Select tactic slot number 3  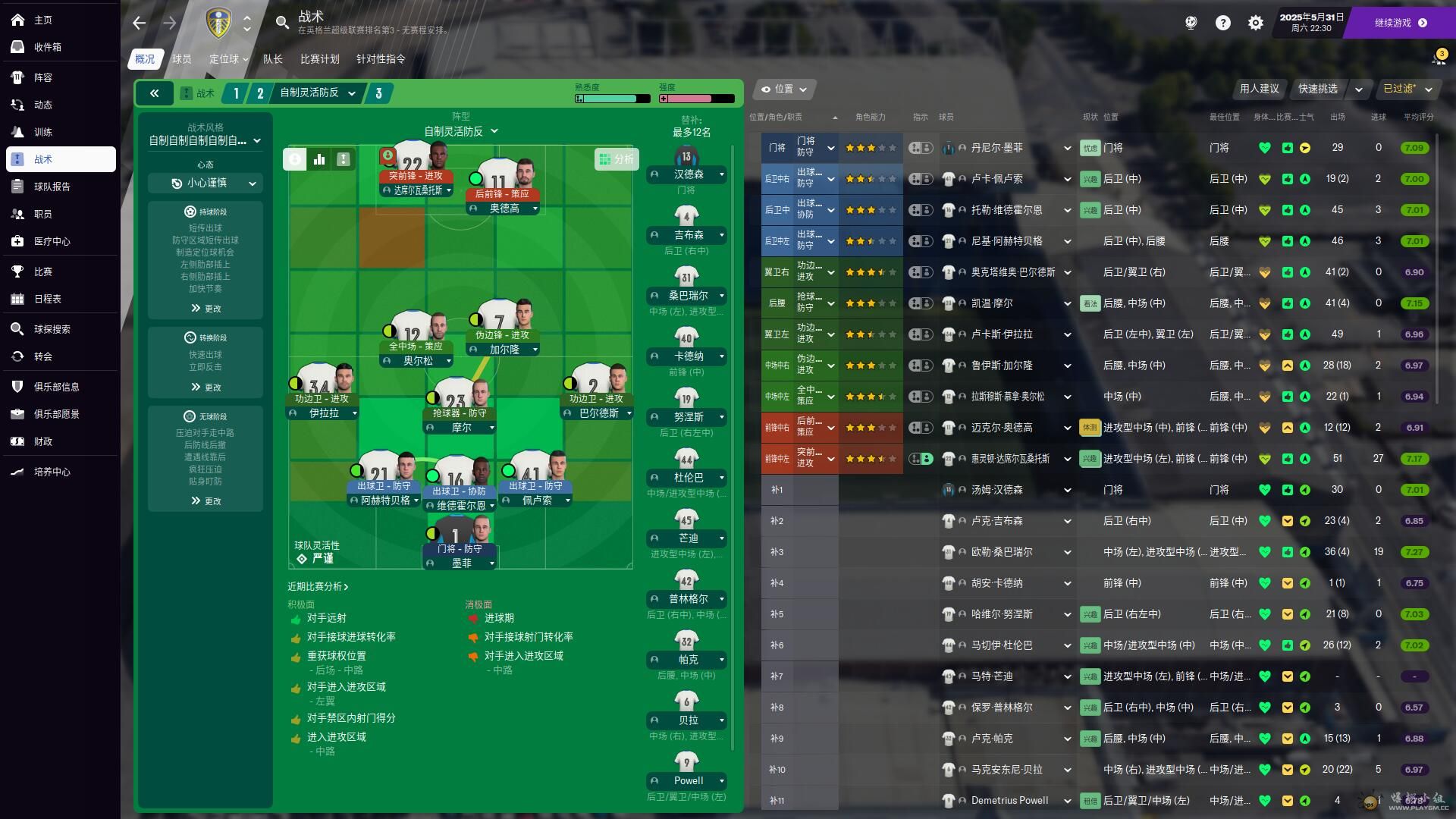click(x=378, y=93)
